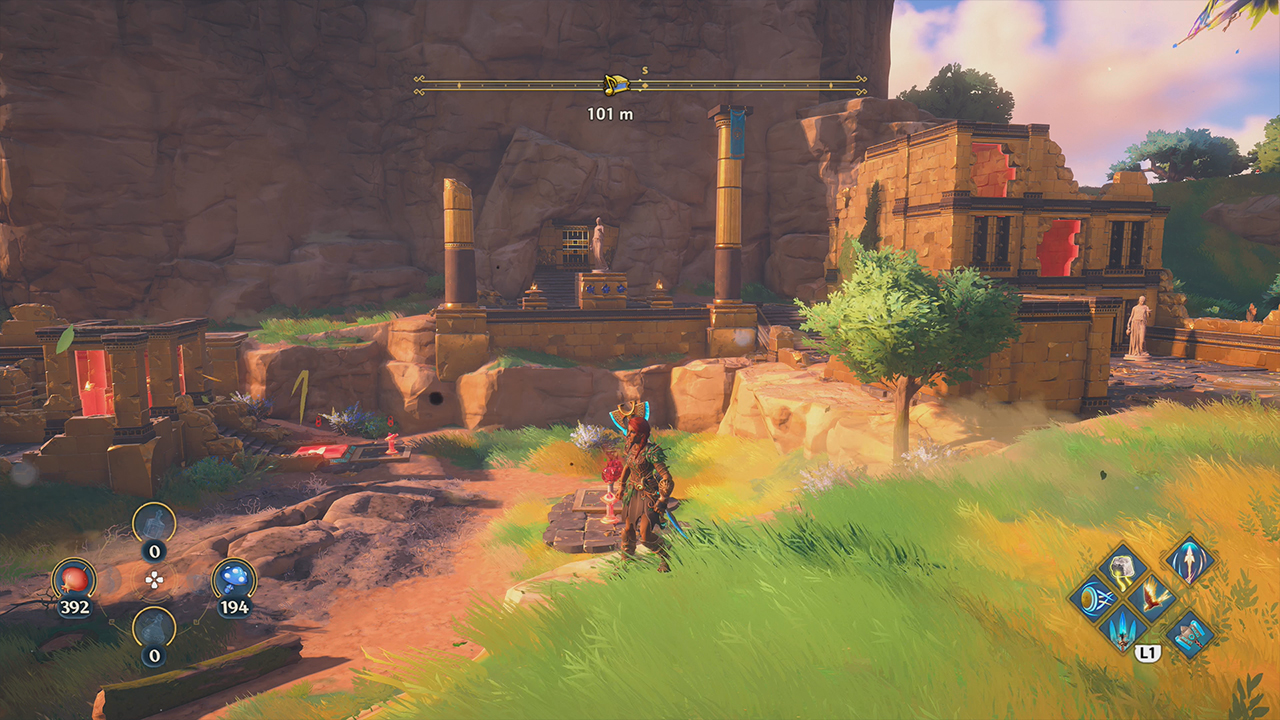Click the empty top potion flask slot
Screen dimensions: 1280x720
(153, 523)
